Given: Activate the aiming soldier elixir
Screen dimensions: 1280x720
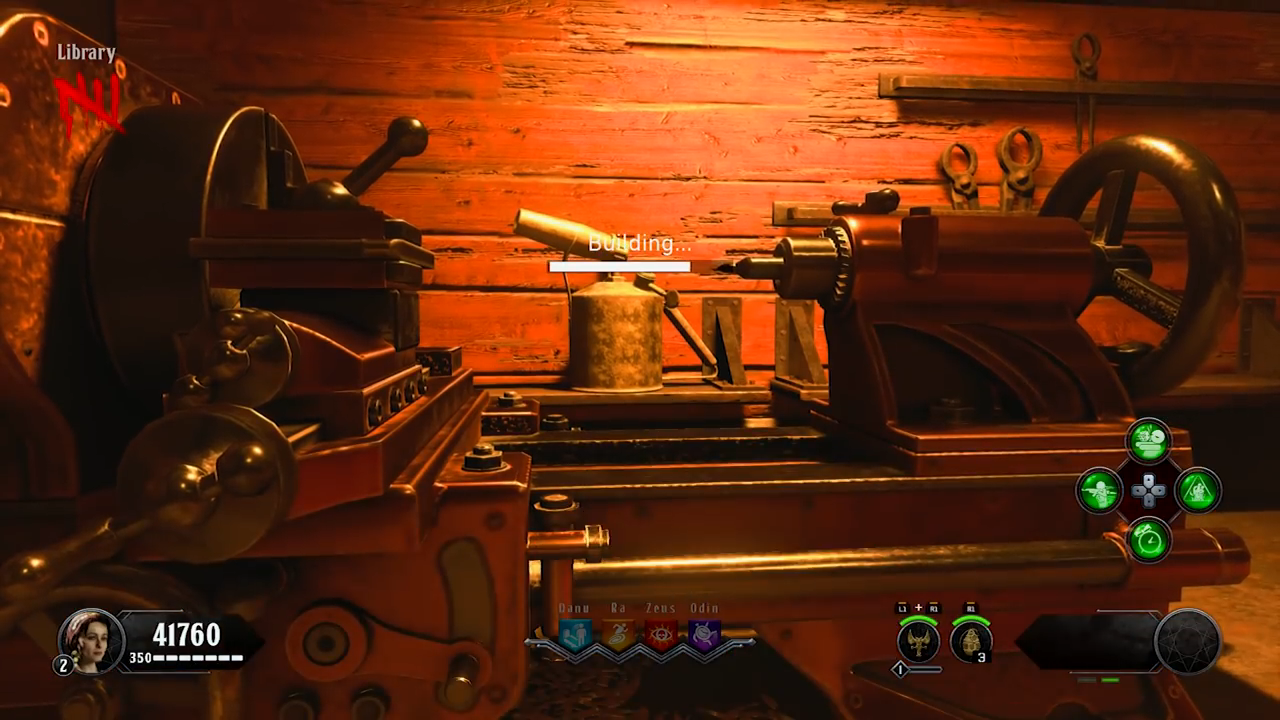Looking at the screenshot, I should click(1099, 490).
